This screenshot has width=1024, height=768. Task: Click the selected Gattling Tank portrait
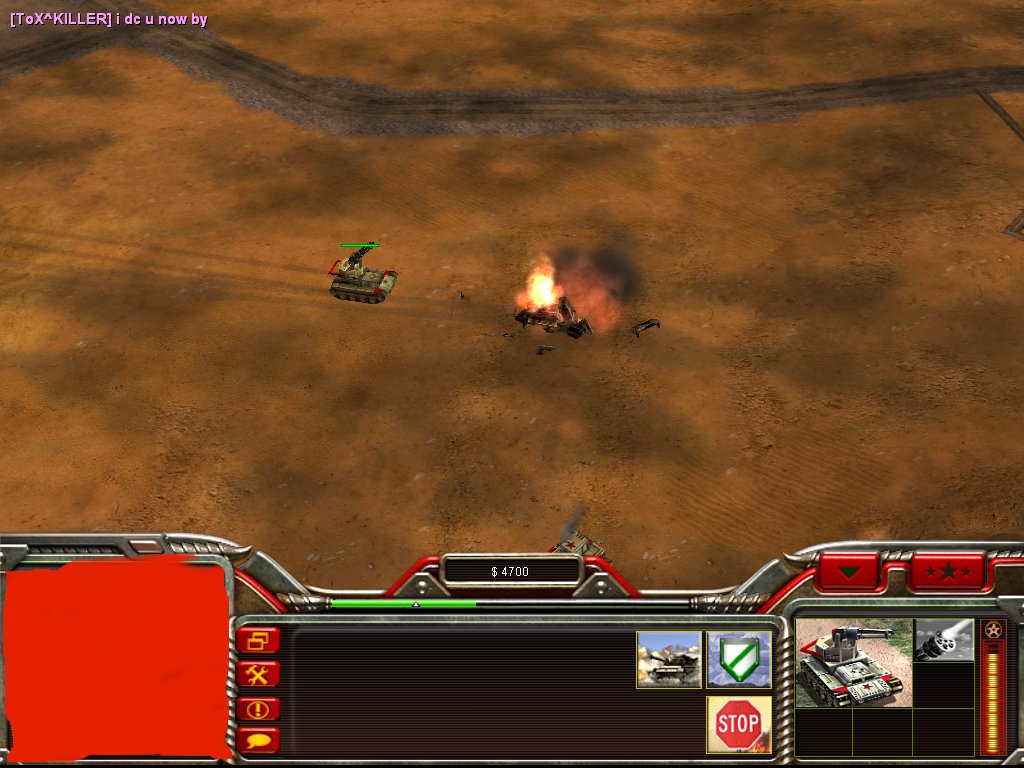point(853,663)
